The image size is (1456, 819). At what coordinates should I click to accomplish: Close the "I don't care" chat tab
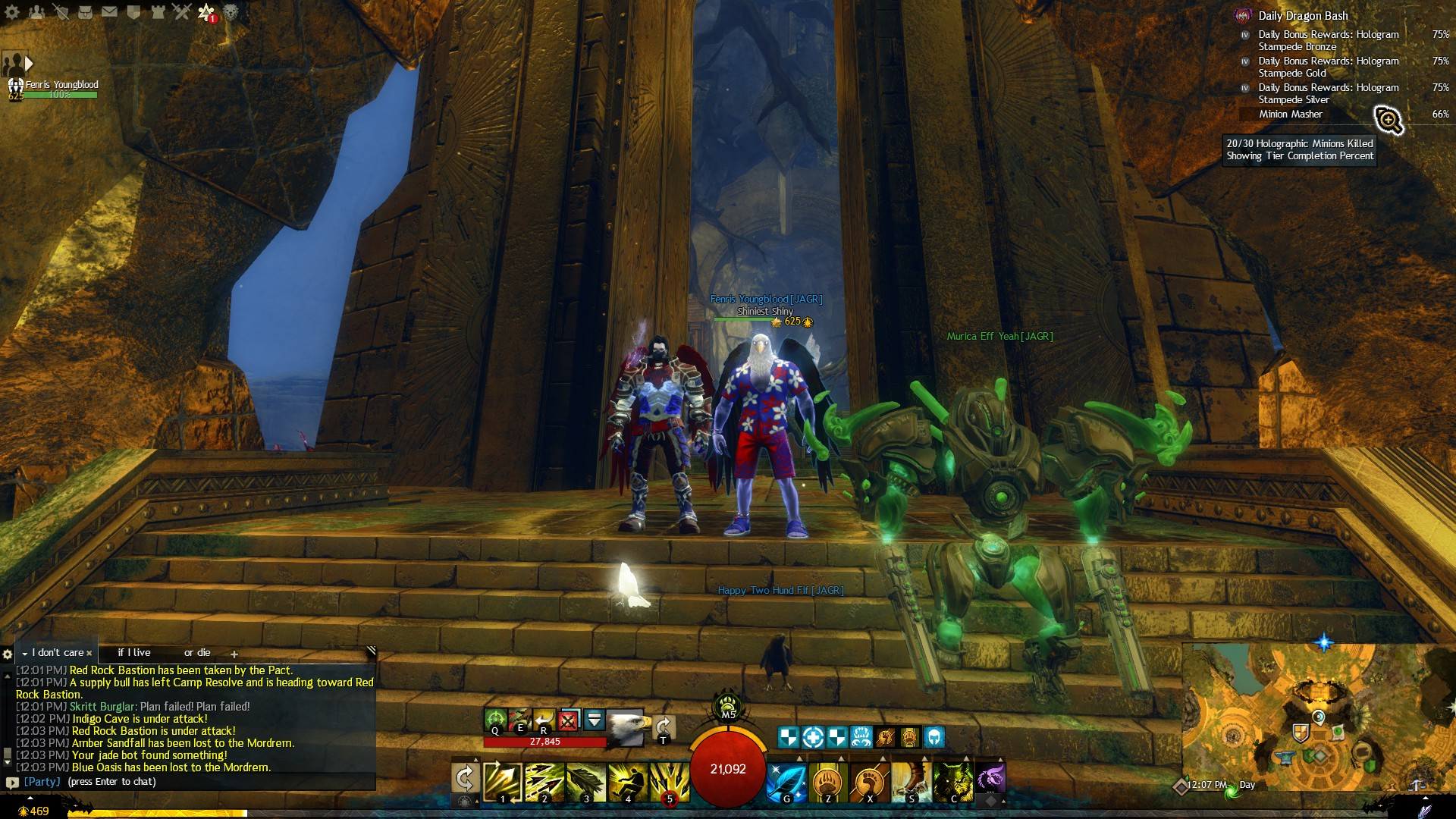89,653
